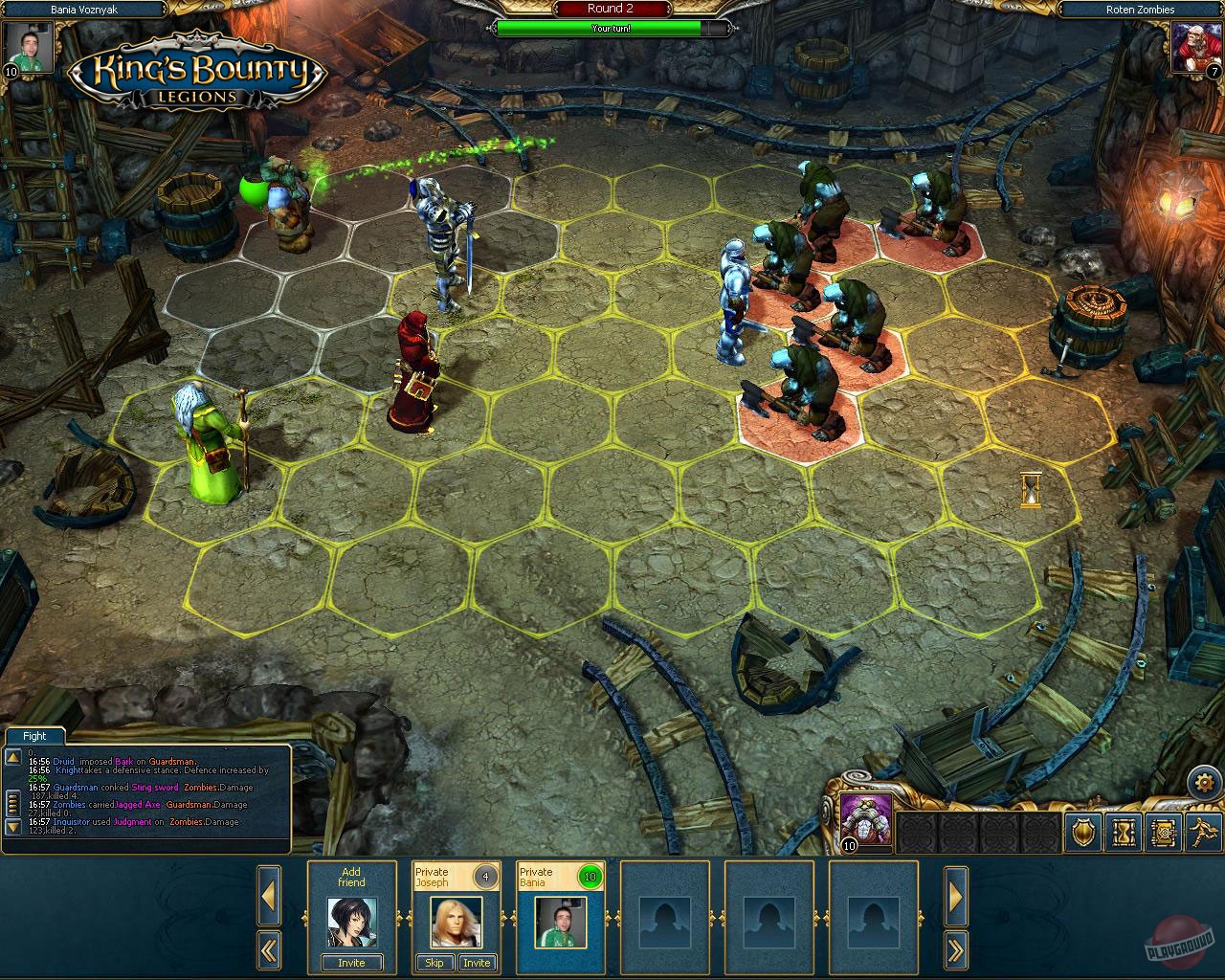Viewport: 1225px width, 980px height.
Task: Click the hourglass marker on the battlefield hex
Action: coord(1032,490)
